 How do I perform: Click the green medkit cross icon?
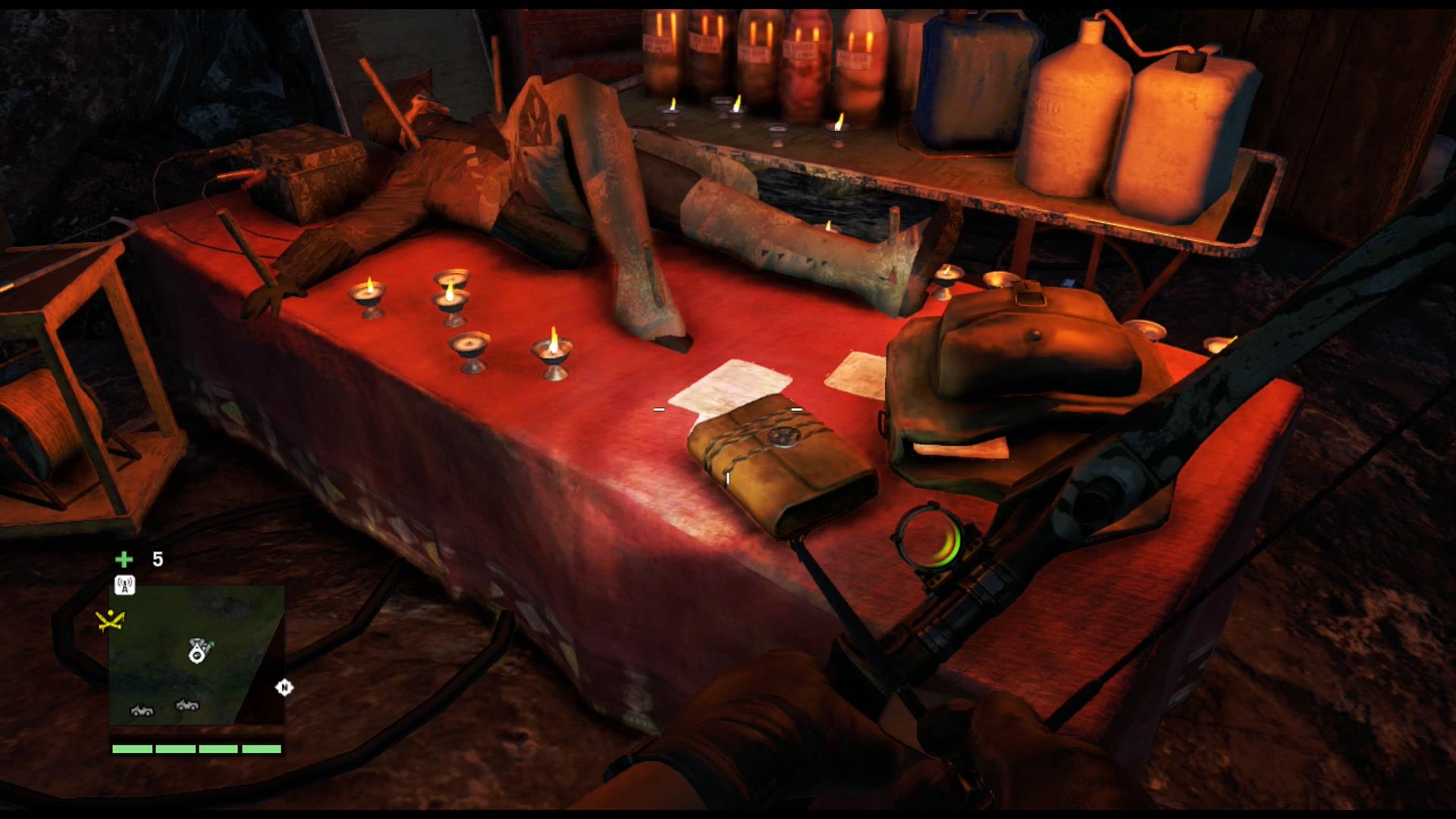[x=124, y=558]
